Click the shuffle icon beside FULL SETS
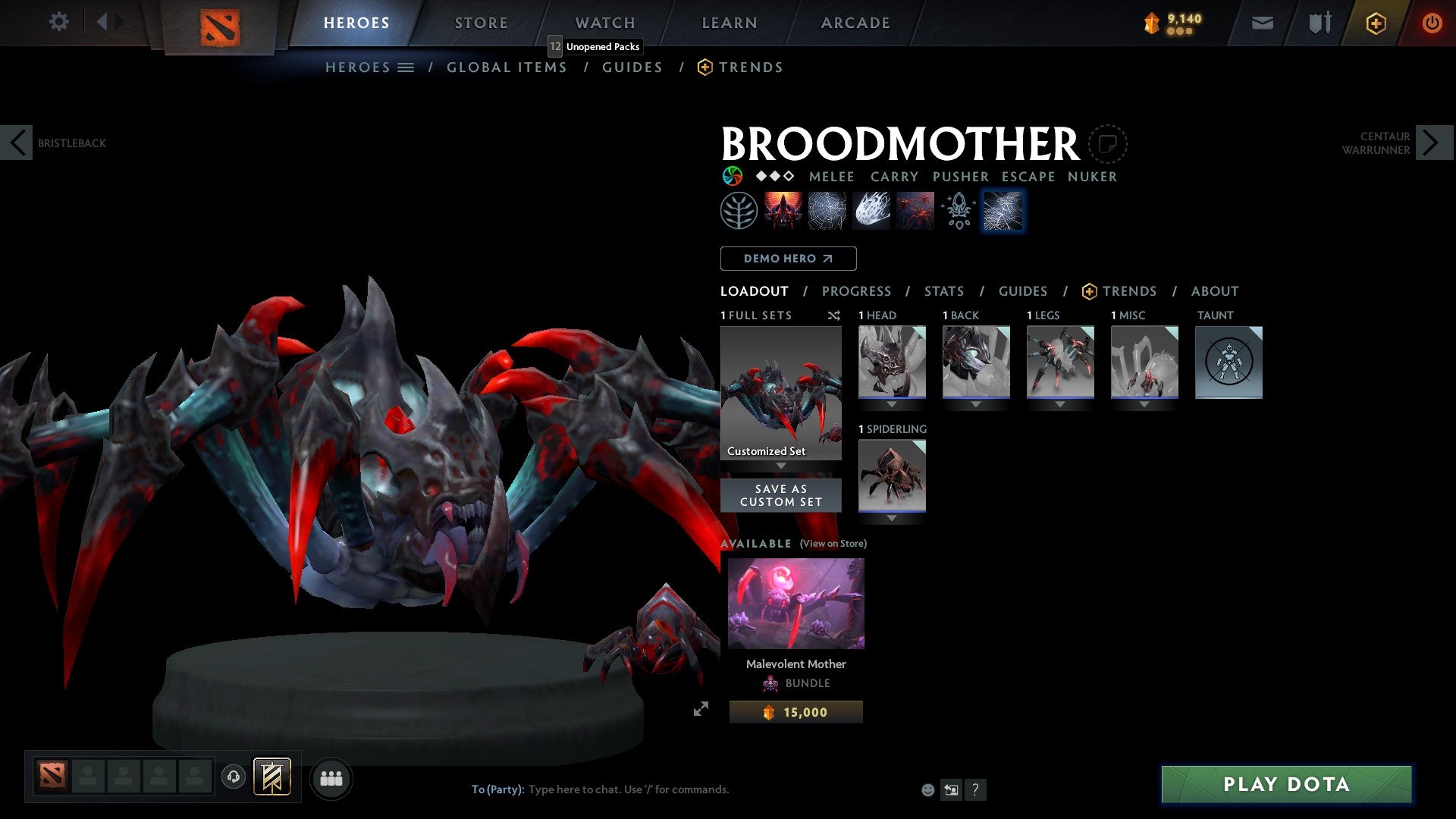 (834, 315)
